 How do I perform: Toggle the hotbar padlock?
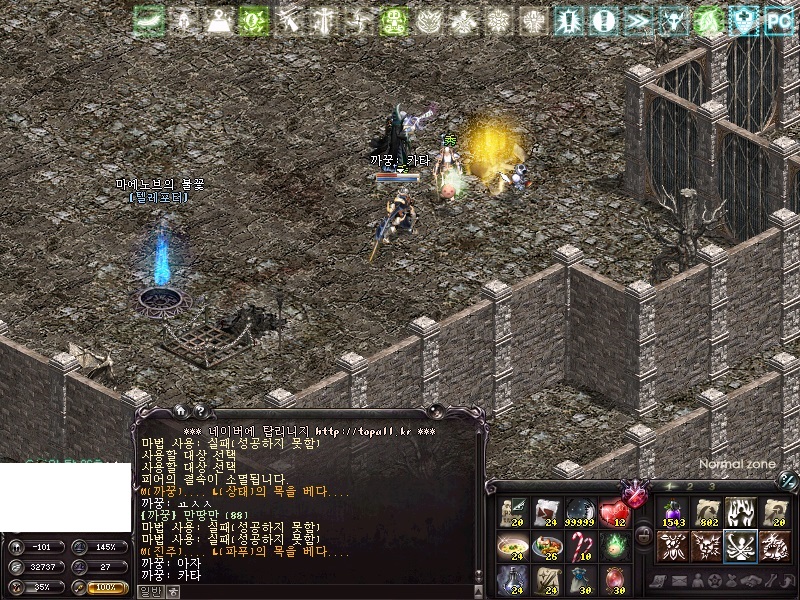pyautogui.click(x=644, y=535)
